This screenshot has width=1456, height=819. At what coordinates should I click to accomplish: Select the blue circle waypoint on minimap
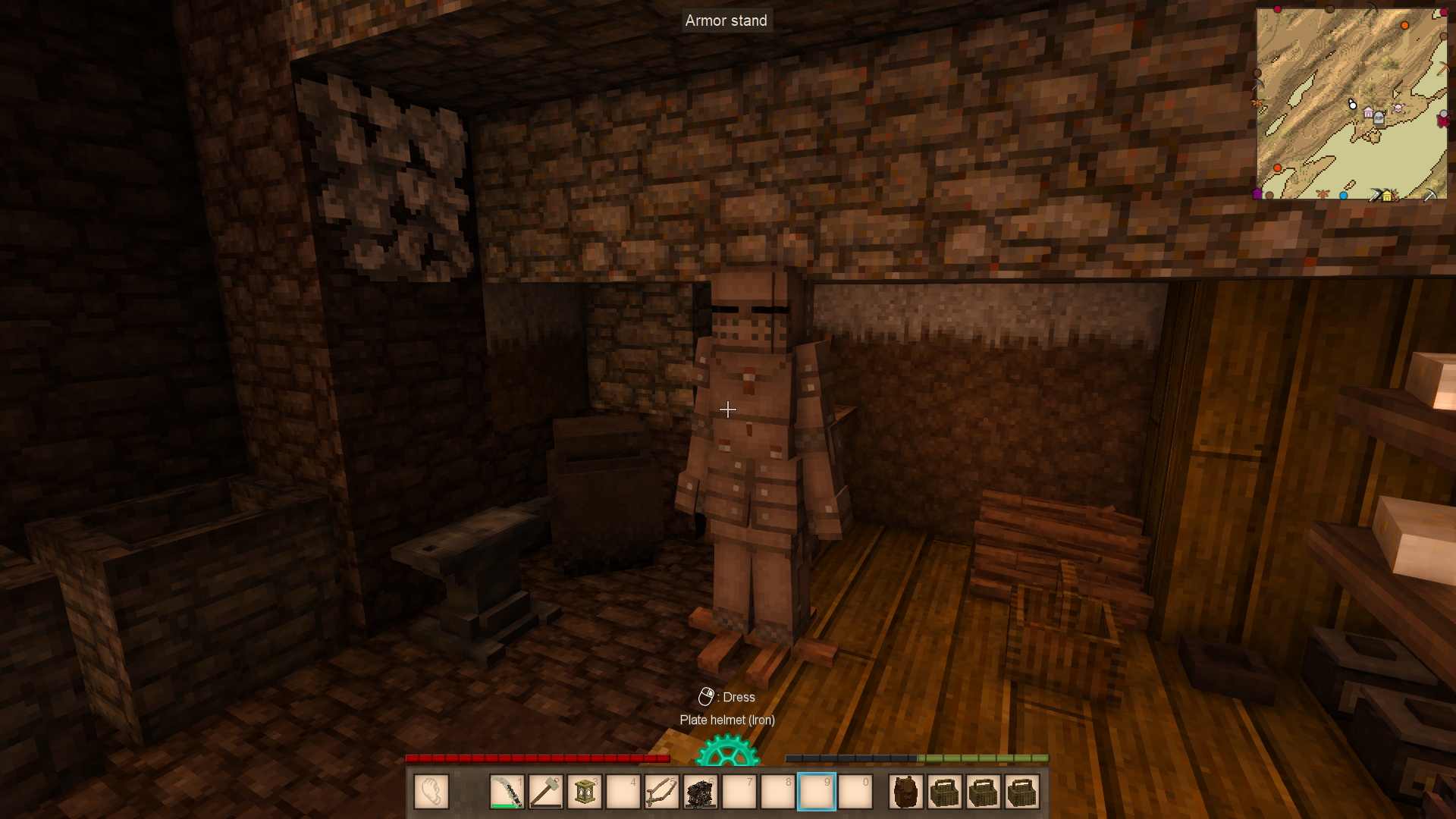tap(1343, 196)
